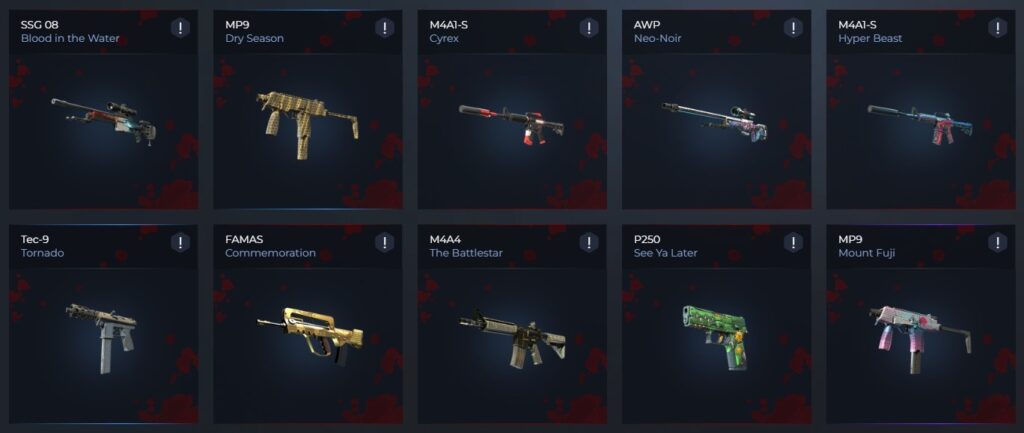The image size is (1024, 433).
Task: Click the exclamation icon on M4A1-S Hyper Beast
Action: pyautogui.click(x=997, y=28)
